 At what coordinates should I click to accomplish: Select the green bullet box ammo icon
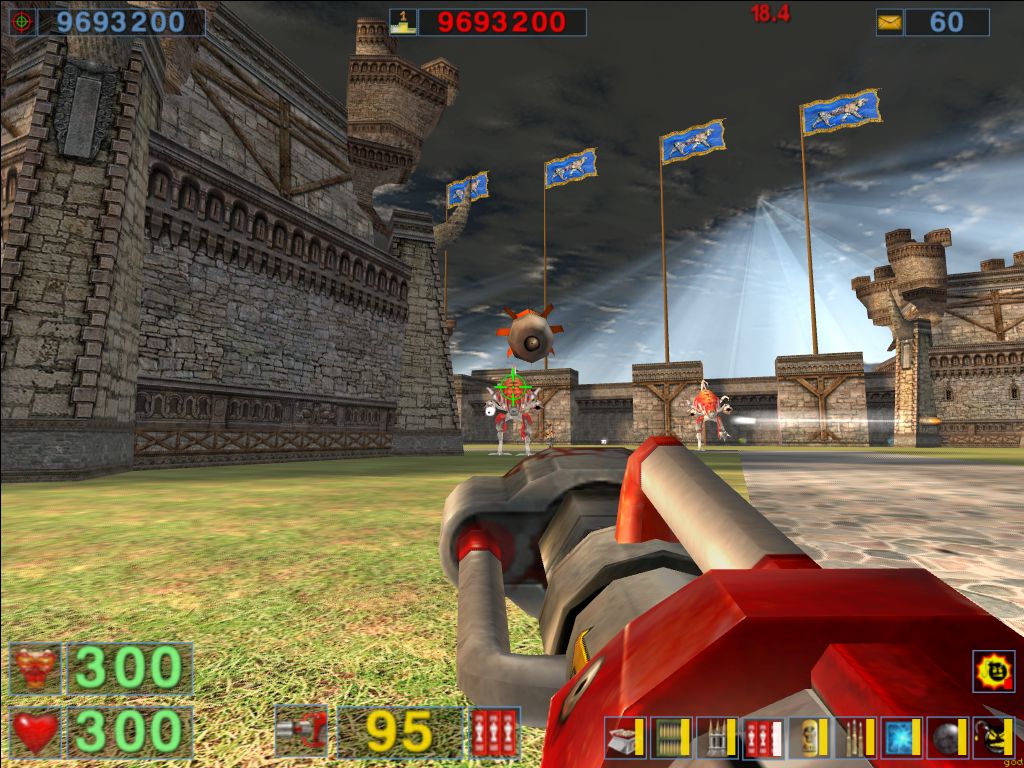click(x=668, y=737)
